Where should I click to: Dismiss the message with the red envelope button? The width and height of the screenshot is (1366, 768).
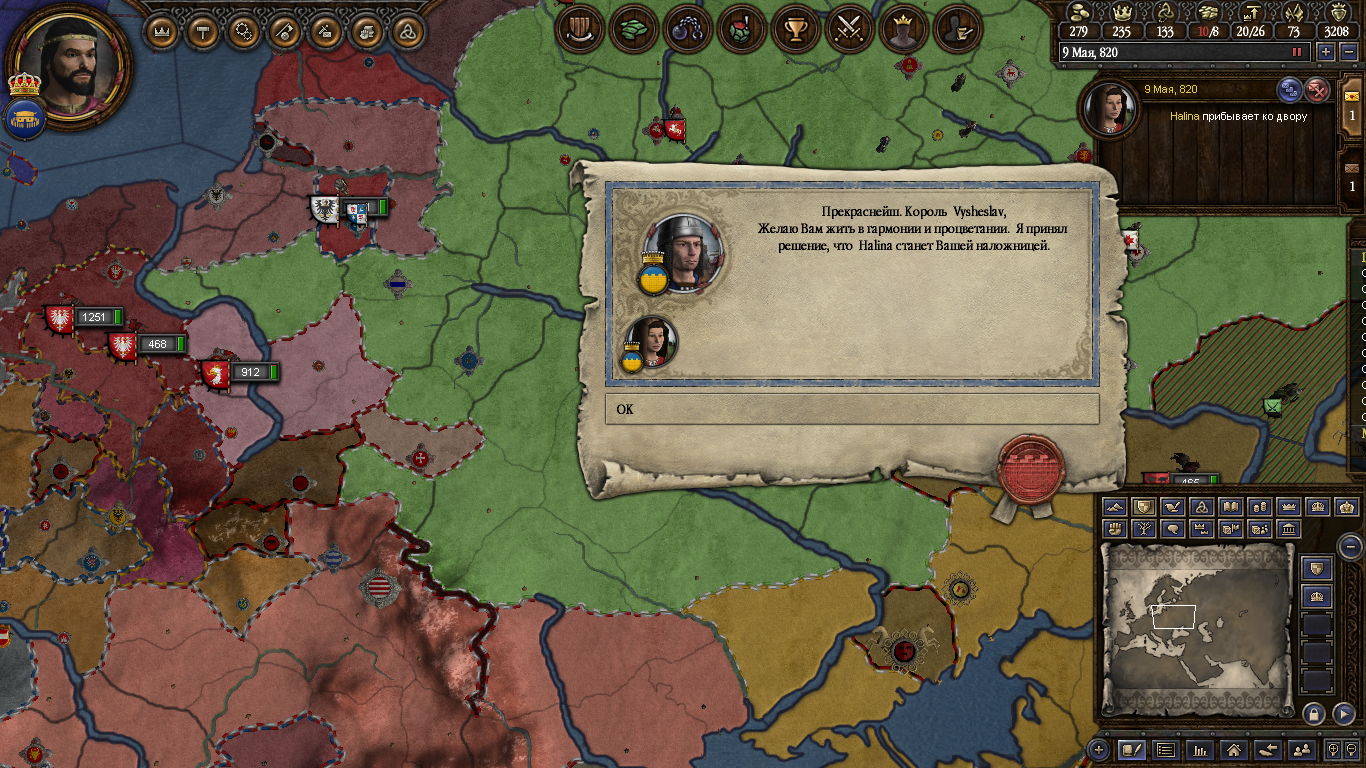(x=1319, y=90)
